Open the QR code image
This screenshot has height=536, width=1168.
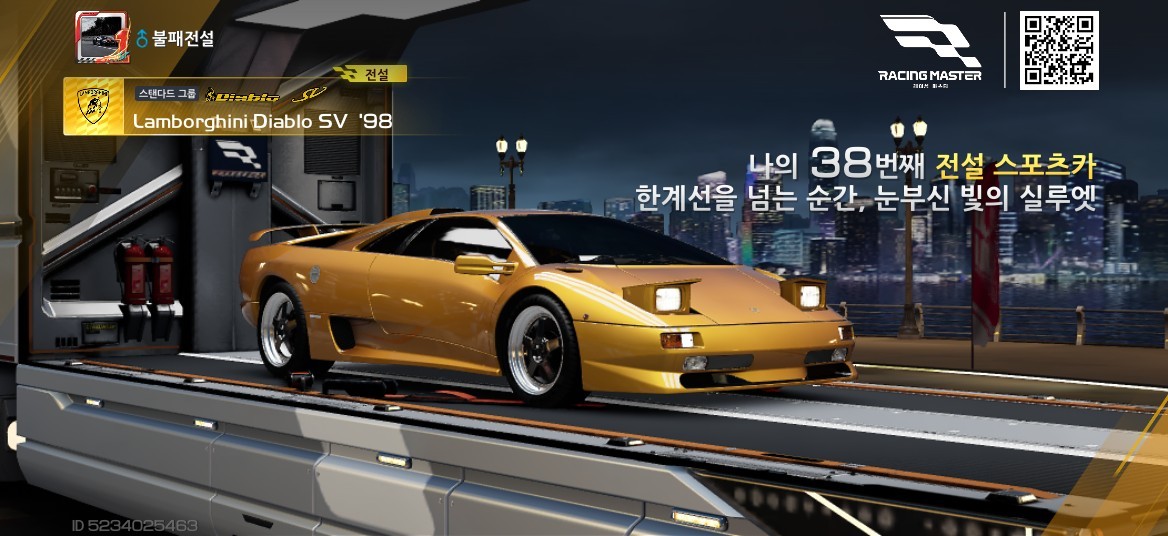[1059, 51]
